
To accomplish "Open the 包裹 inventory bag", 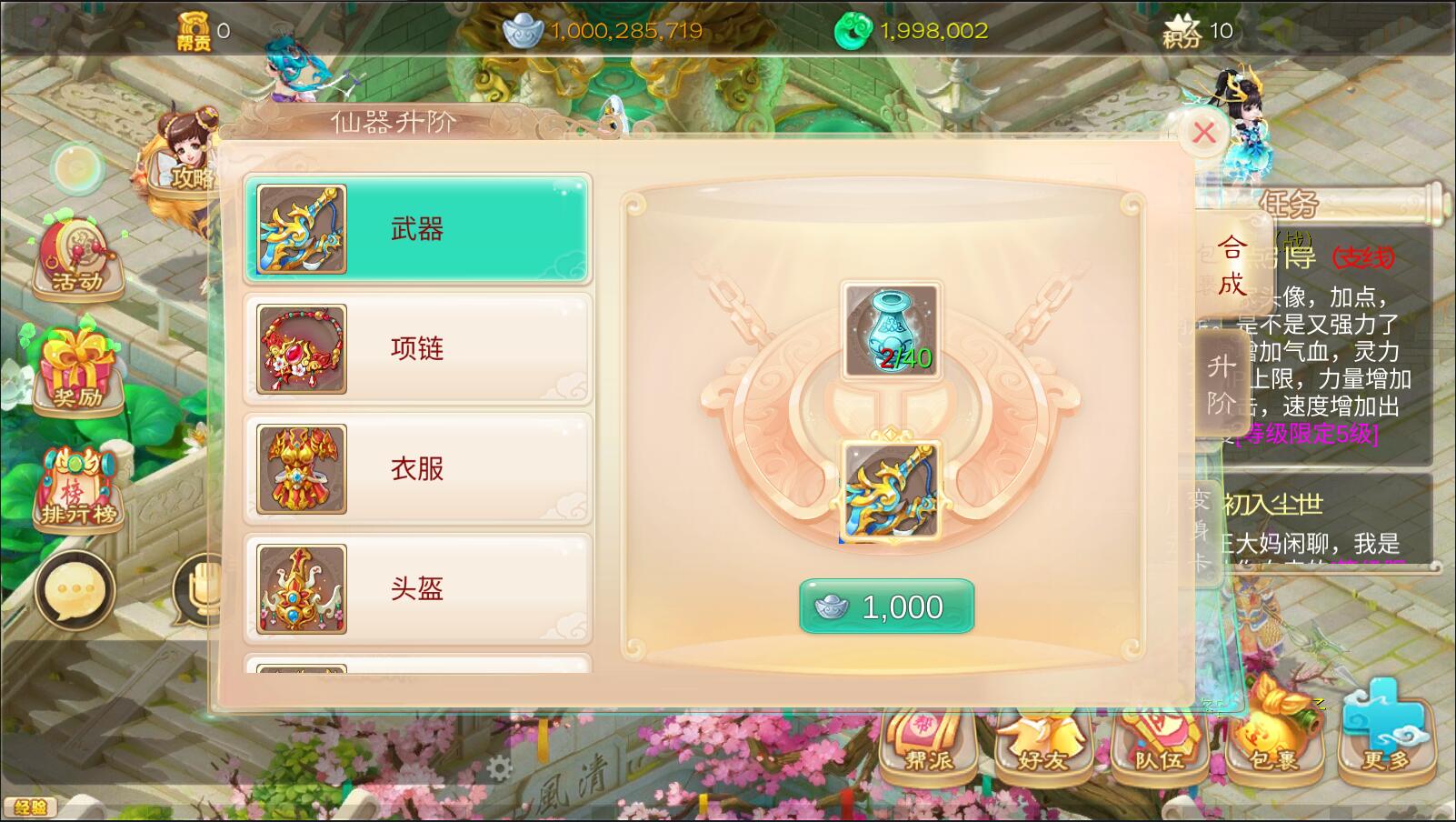I will (x=1273, y=738).
